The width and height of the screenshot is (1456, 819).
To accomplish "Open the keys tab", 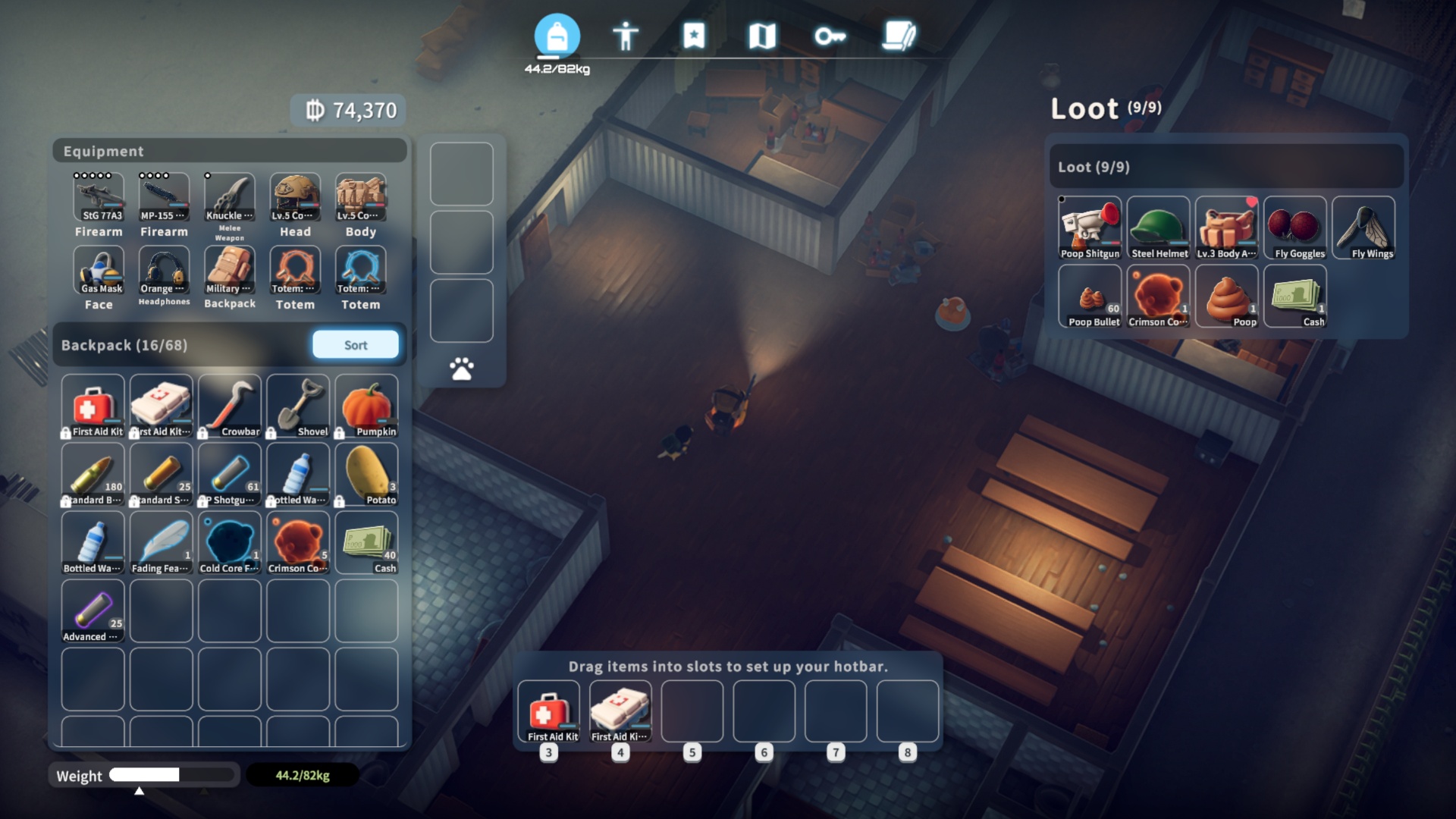I will (830, 36).
